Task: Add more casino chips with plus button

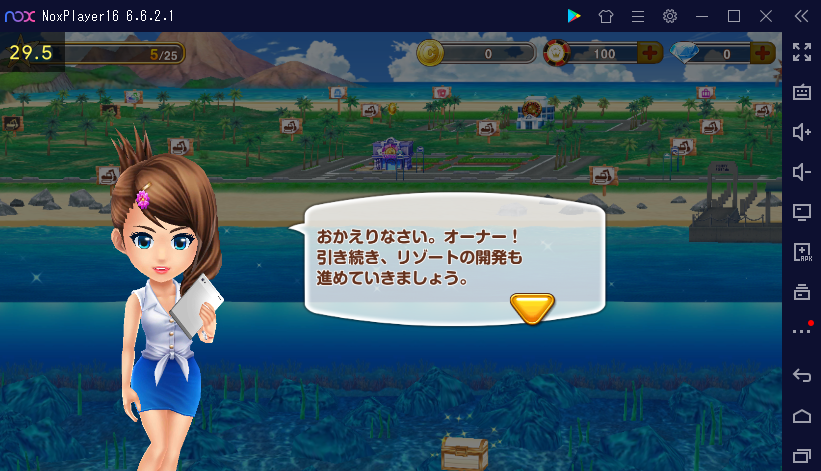Action: (649, 53)
